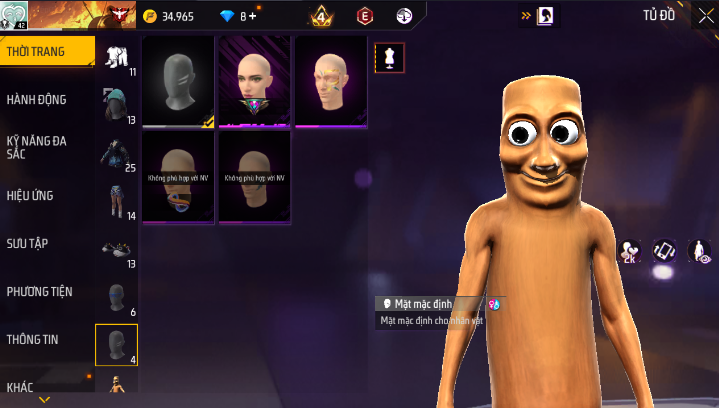This screenshot has height=408, width=719.
Task: Switch to the THÔNG TIN tab
Action: pos(33,339)
